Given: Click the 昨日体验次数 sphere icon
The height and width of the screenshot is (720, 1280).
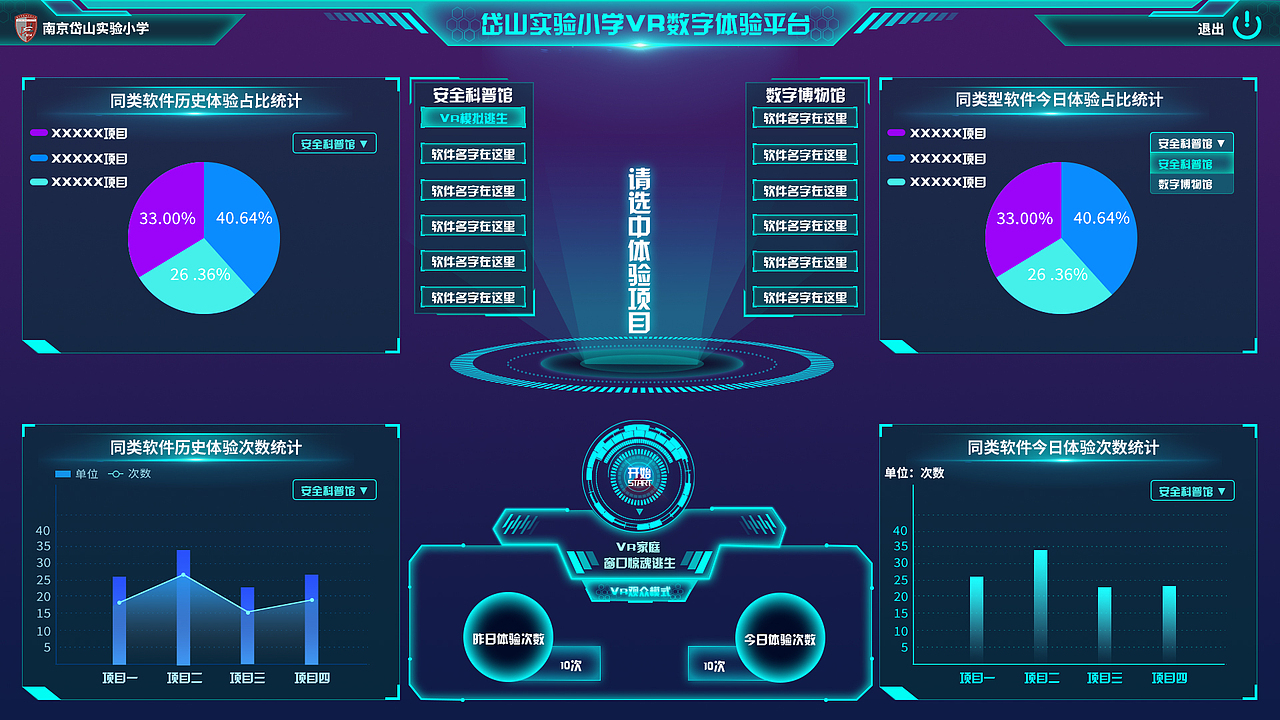Looking at the screenshot, I should pos(508,636).
